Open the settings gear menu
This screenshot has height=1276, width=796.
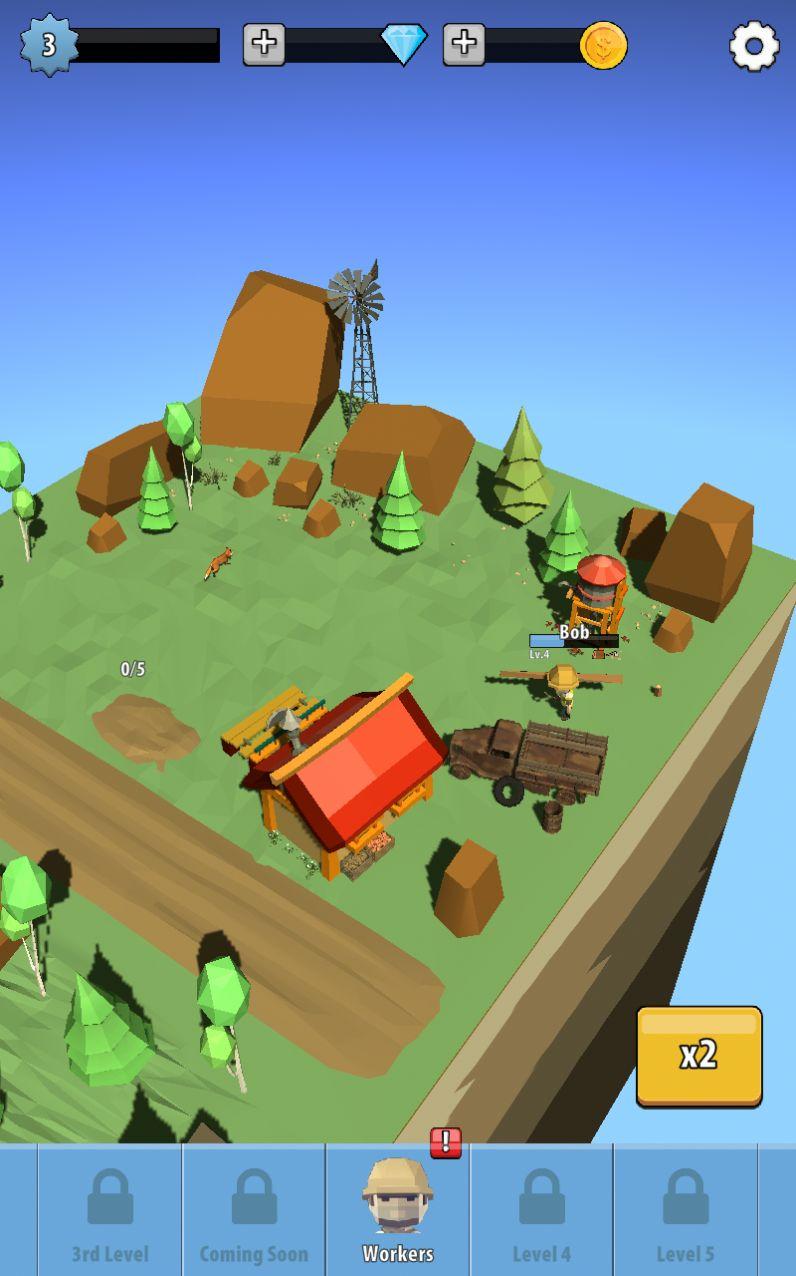(x=754, y=45)
